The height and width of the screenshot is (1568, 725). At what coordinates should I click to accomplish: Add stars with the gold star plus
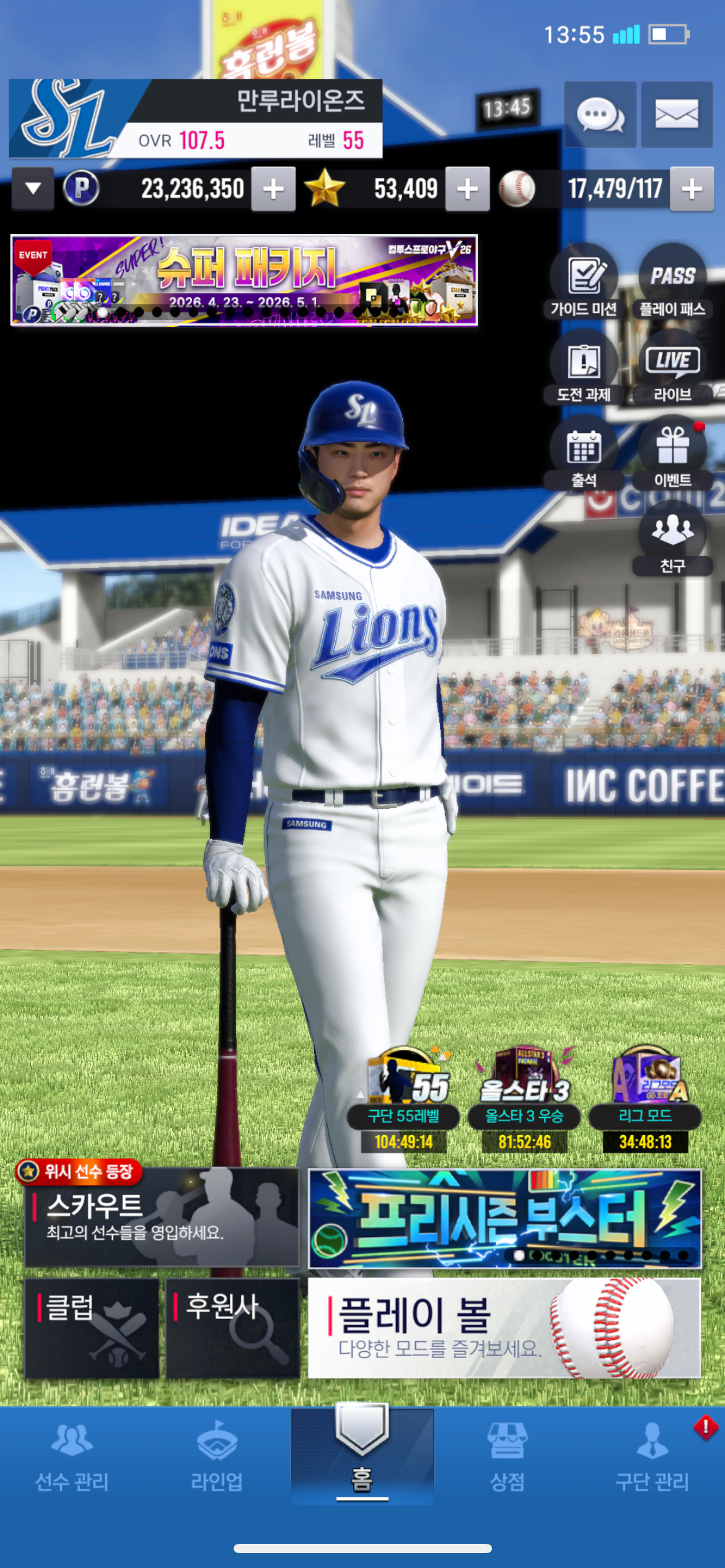tap(467, 189)
